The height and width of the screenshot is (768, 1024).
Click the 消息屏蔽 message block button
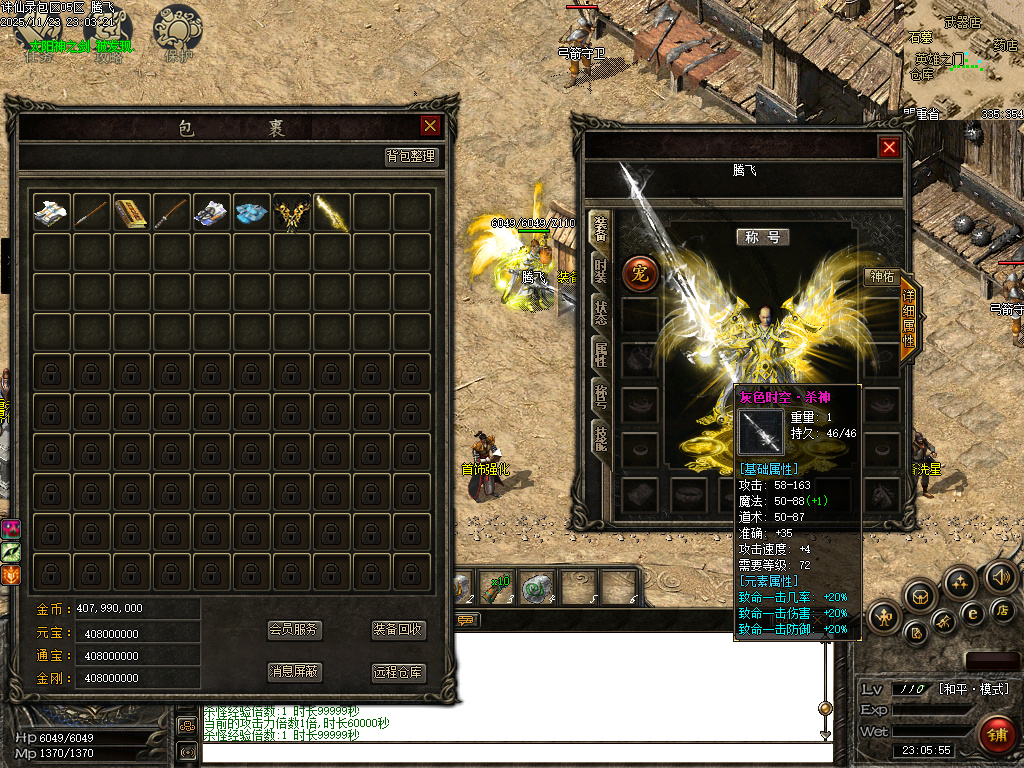[x=295, y=672]
